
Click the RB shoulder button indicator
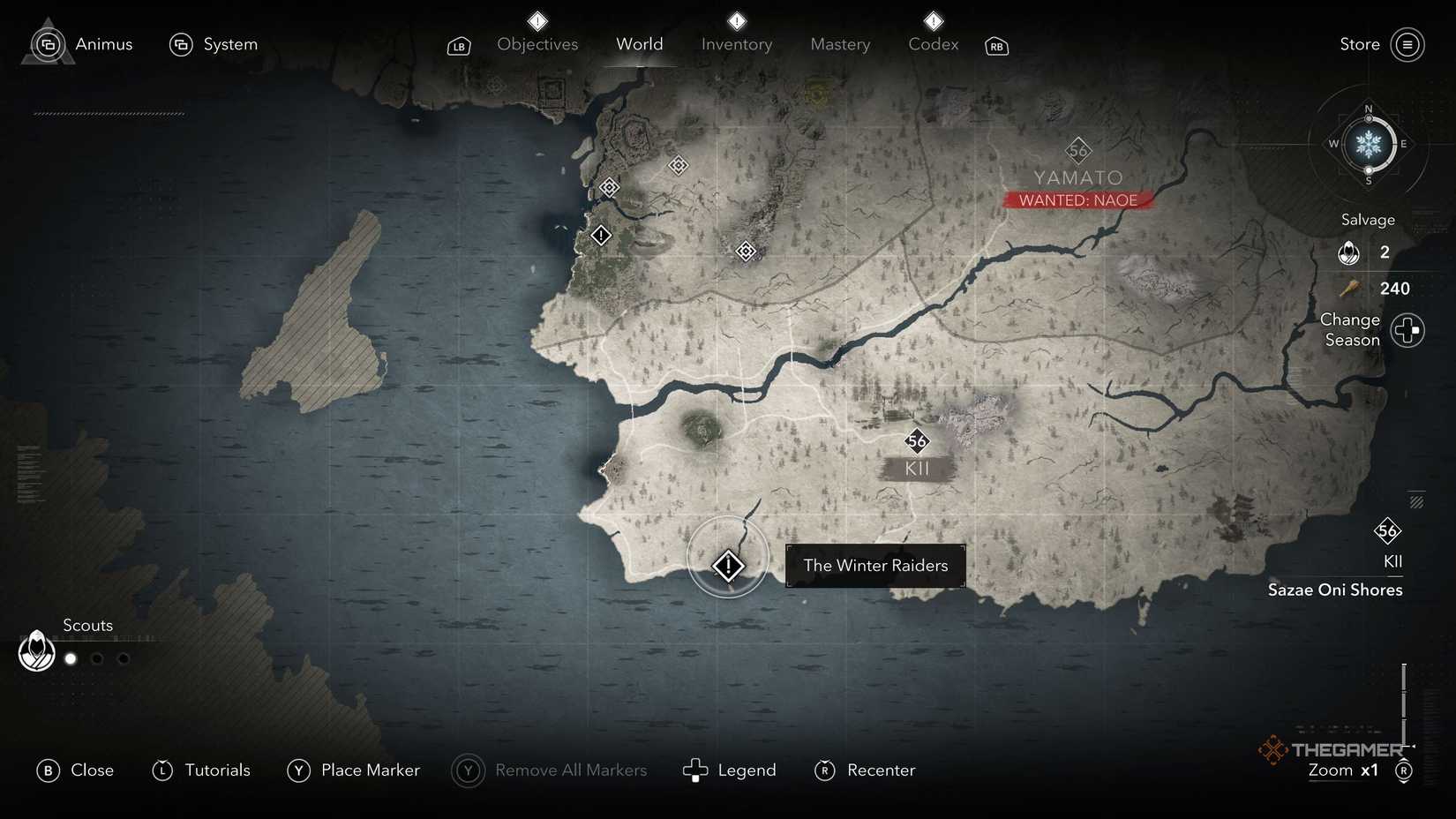pyautogui.click(x=995, y=46)
